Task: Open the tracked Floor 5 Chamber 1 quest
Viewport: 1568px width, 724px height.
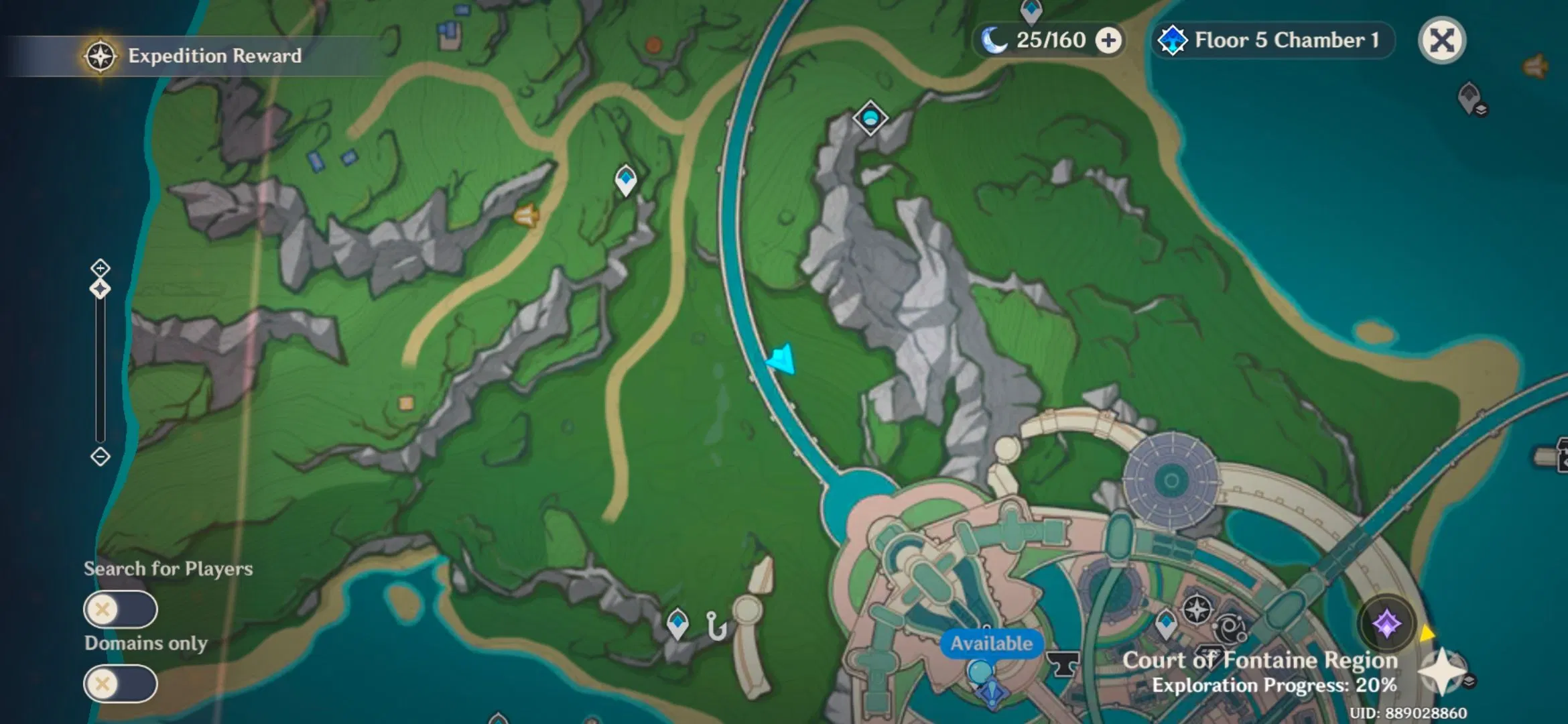Action: point(1273,41)
